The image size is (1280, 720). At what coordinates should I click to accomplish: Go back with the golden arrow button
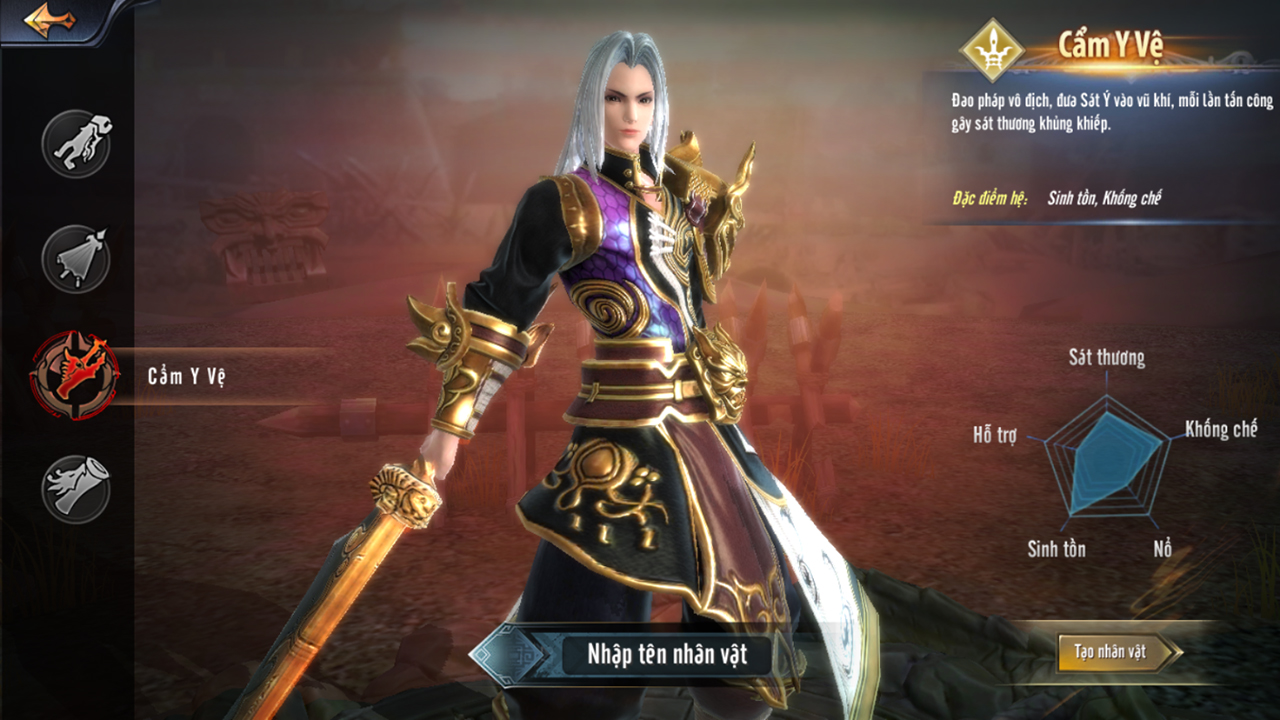[50, 21]
